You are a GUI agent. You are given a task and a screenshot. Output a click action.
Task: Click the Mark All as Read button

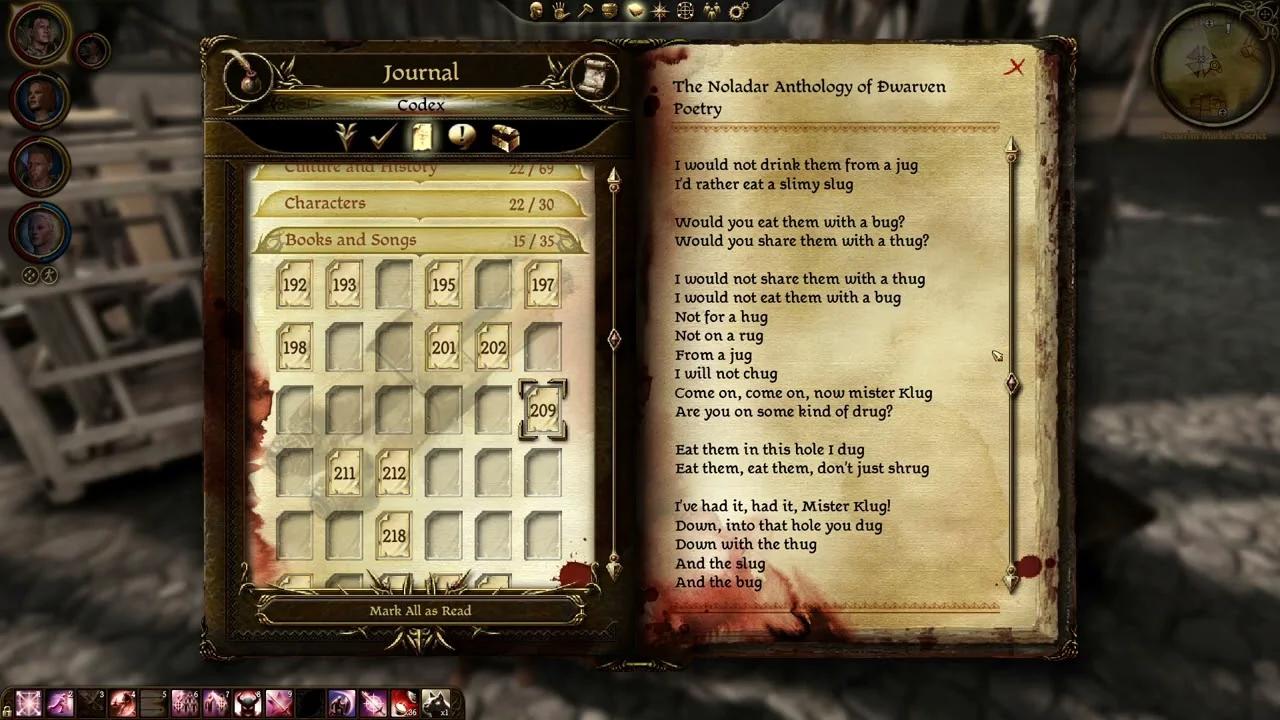420,610
